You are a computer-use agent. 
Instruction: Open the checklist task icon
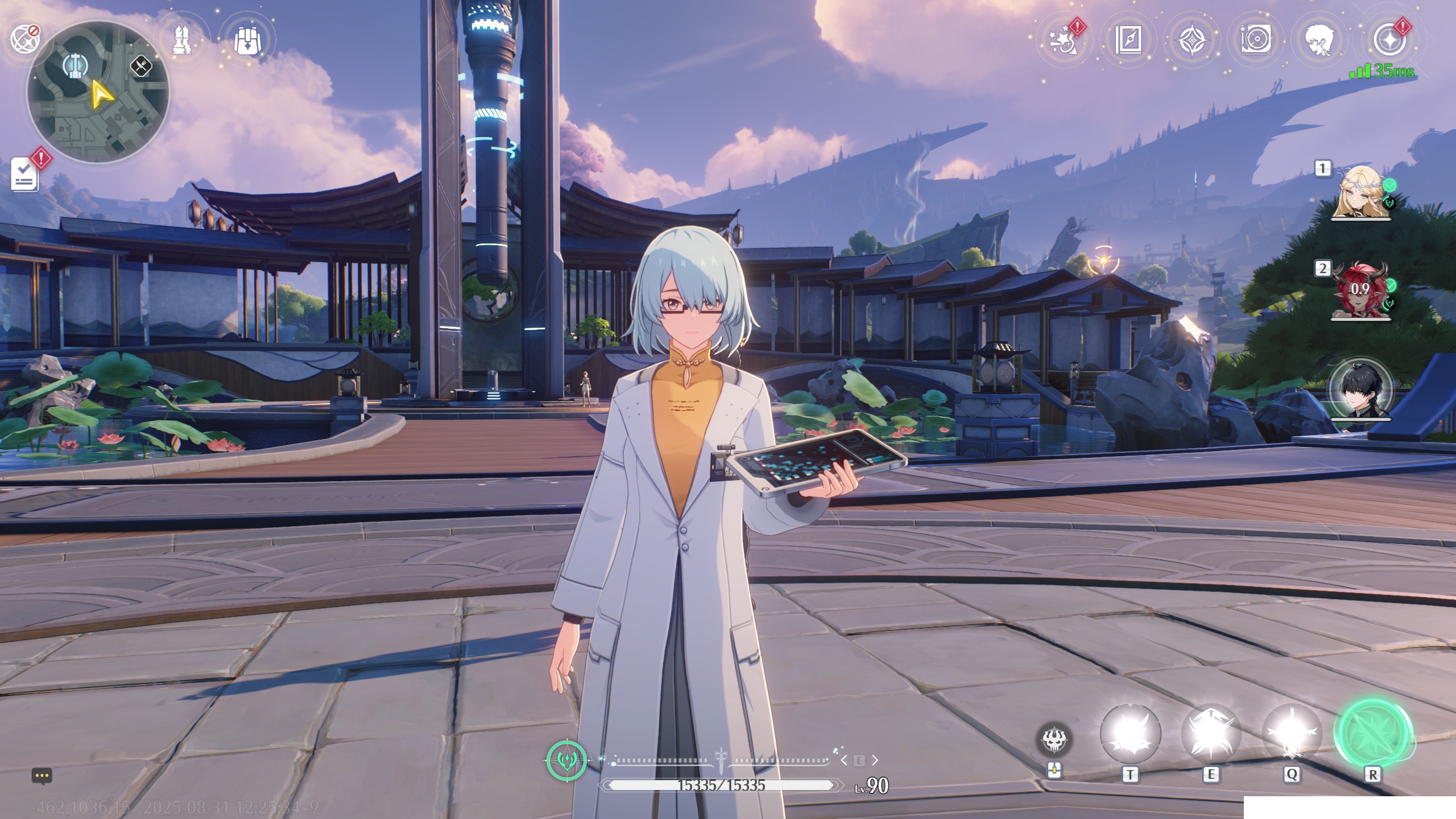[25, 174]
